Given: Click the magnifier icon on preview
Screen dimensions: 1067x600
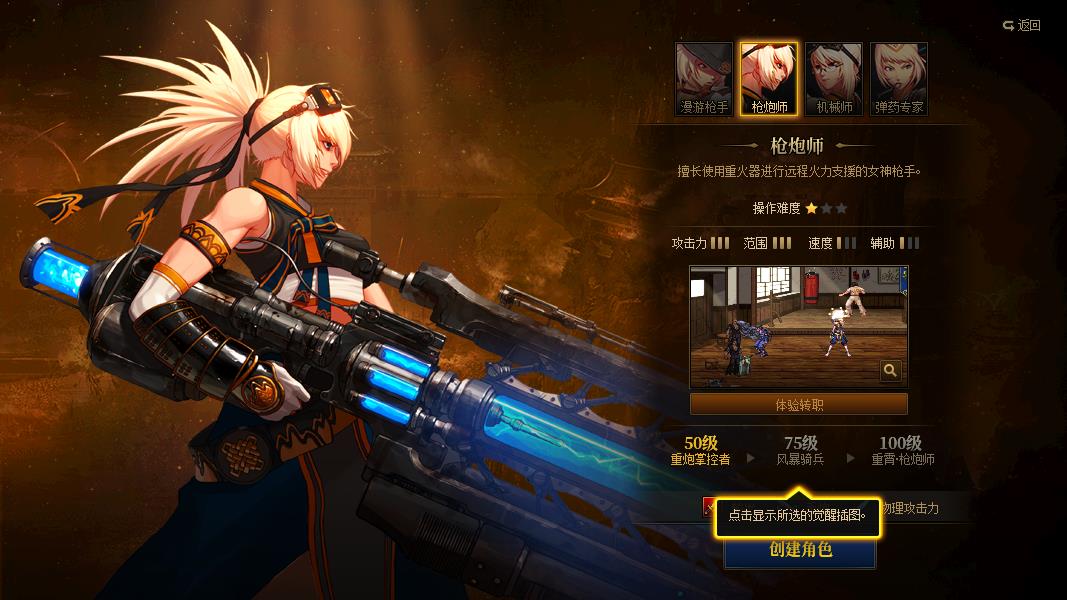Looking at the screenshot, I should click(890, 371).
